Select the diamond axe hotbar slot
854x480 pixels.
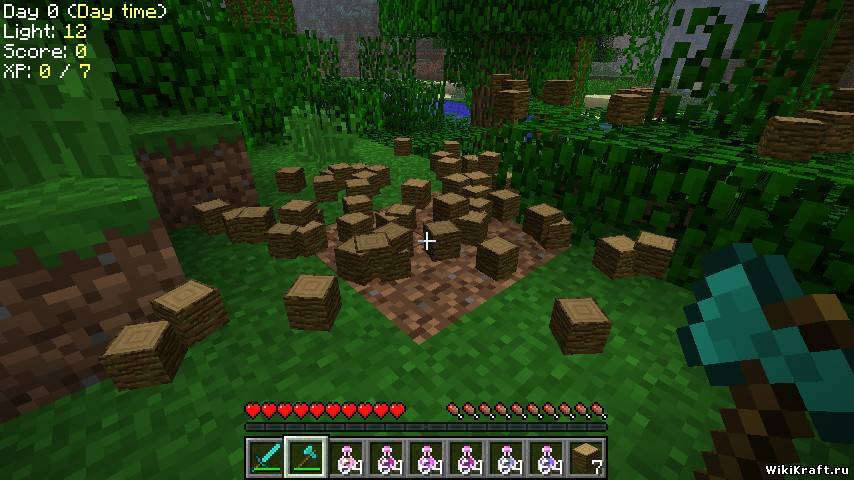point(305,458)
